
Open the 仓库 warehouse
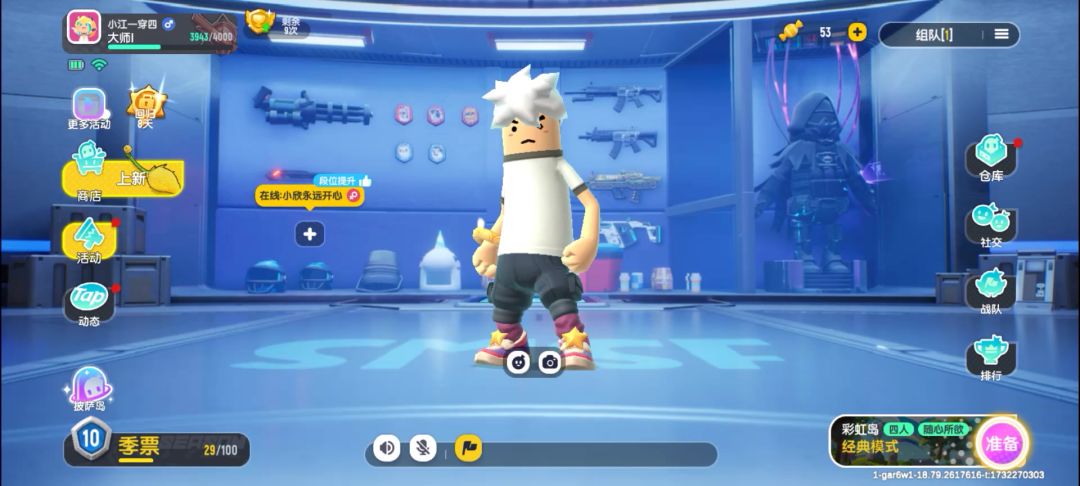coord(991,159)
